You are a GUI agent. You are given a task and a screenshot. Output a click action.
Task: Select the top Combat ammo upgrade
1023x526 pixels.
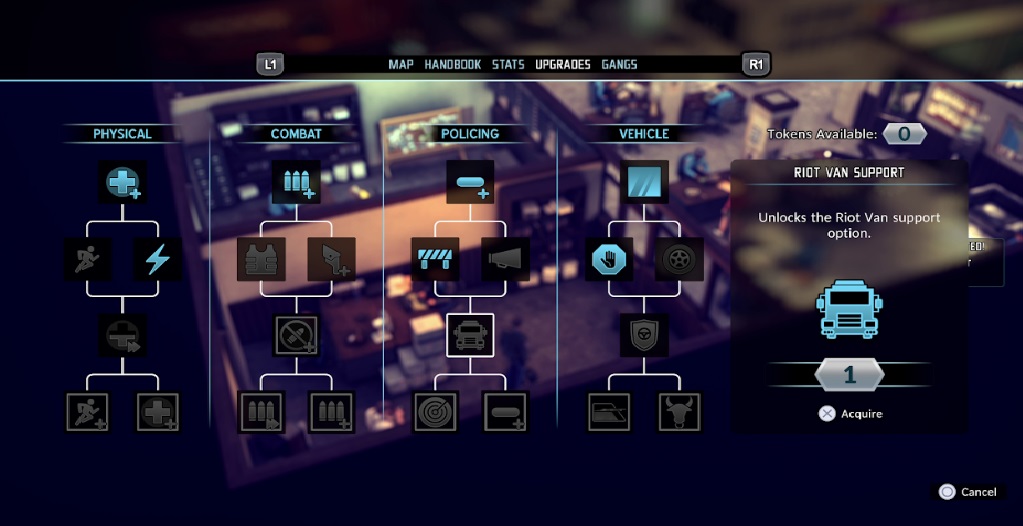point(296,182)
